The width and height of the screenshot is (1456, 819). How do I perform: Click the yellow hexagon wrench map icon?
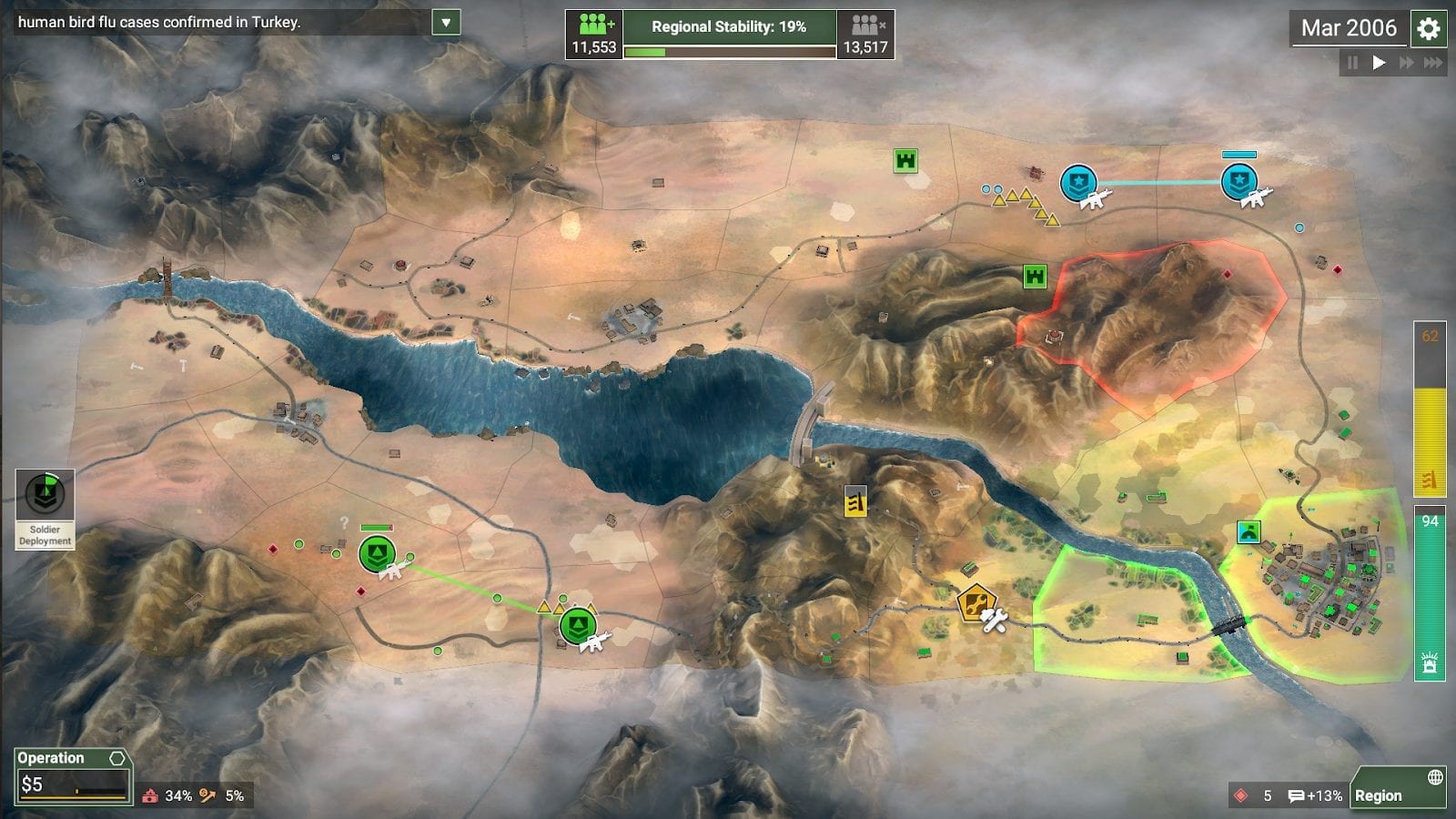[975, 602]
